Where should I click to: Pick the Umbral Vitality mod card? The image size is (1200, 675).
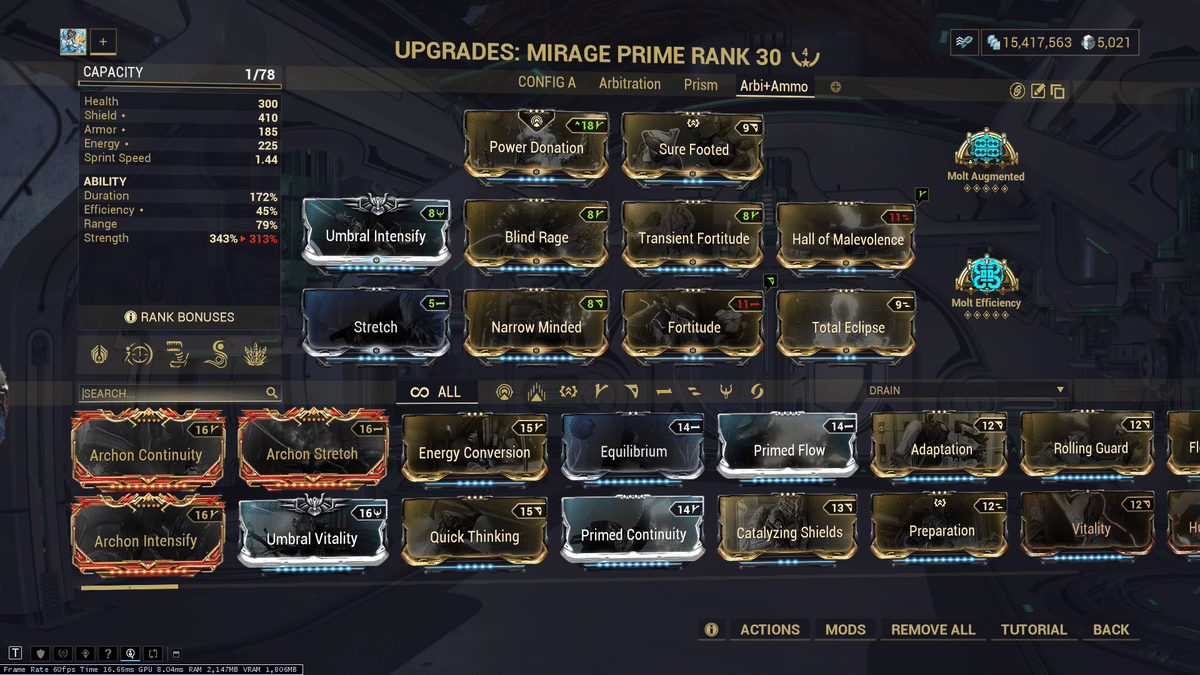pos(312,538)
